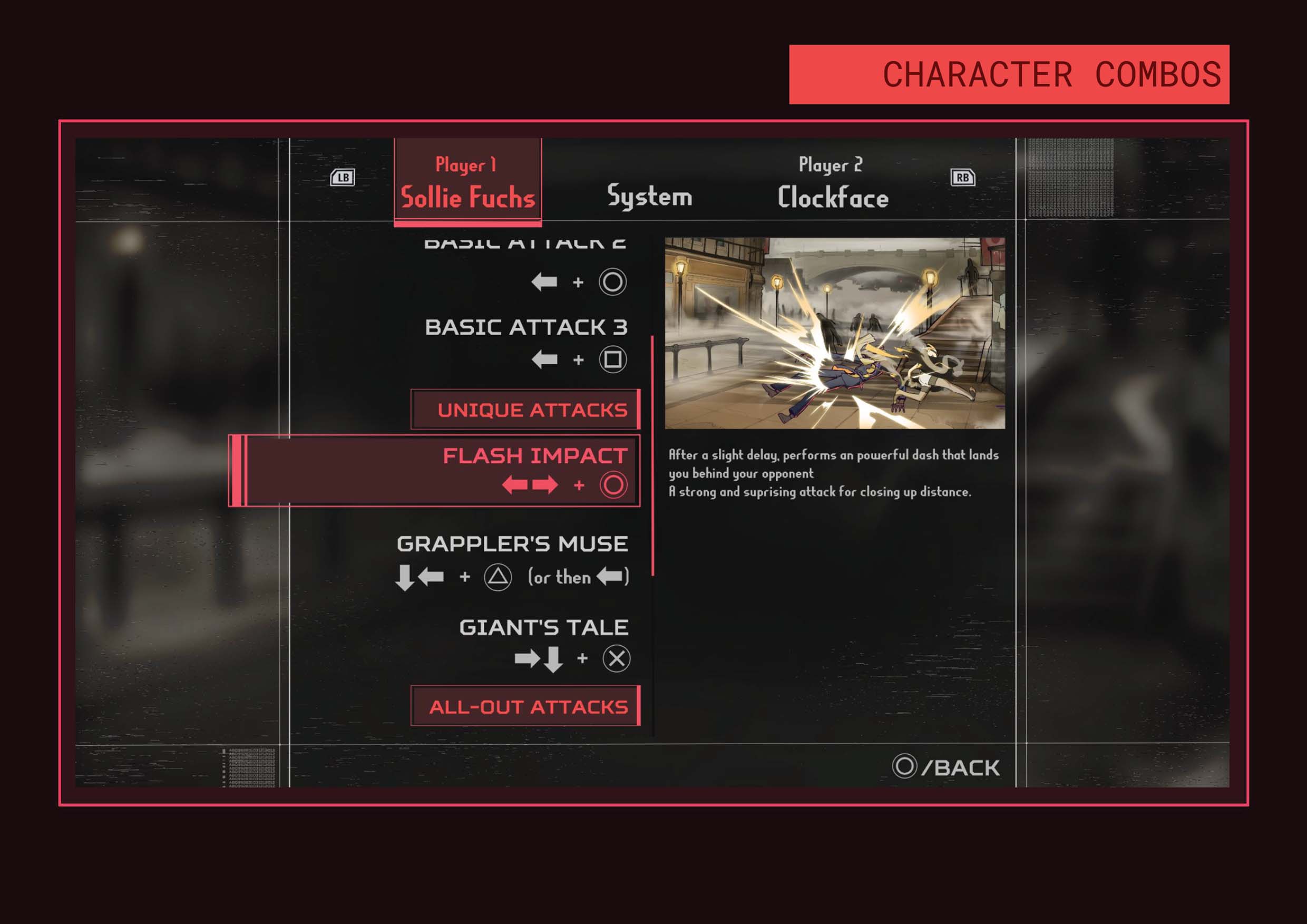Open the System tab
This screenshot has height=924, width=1307.
click(x=649, y=196)
